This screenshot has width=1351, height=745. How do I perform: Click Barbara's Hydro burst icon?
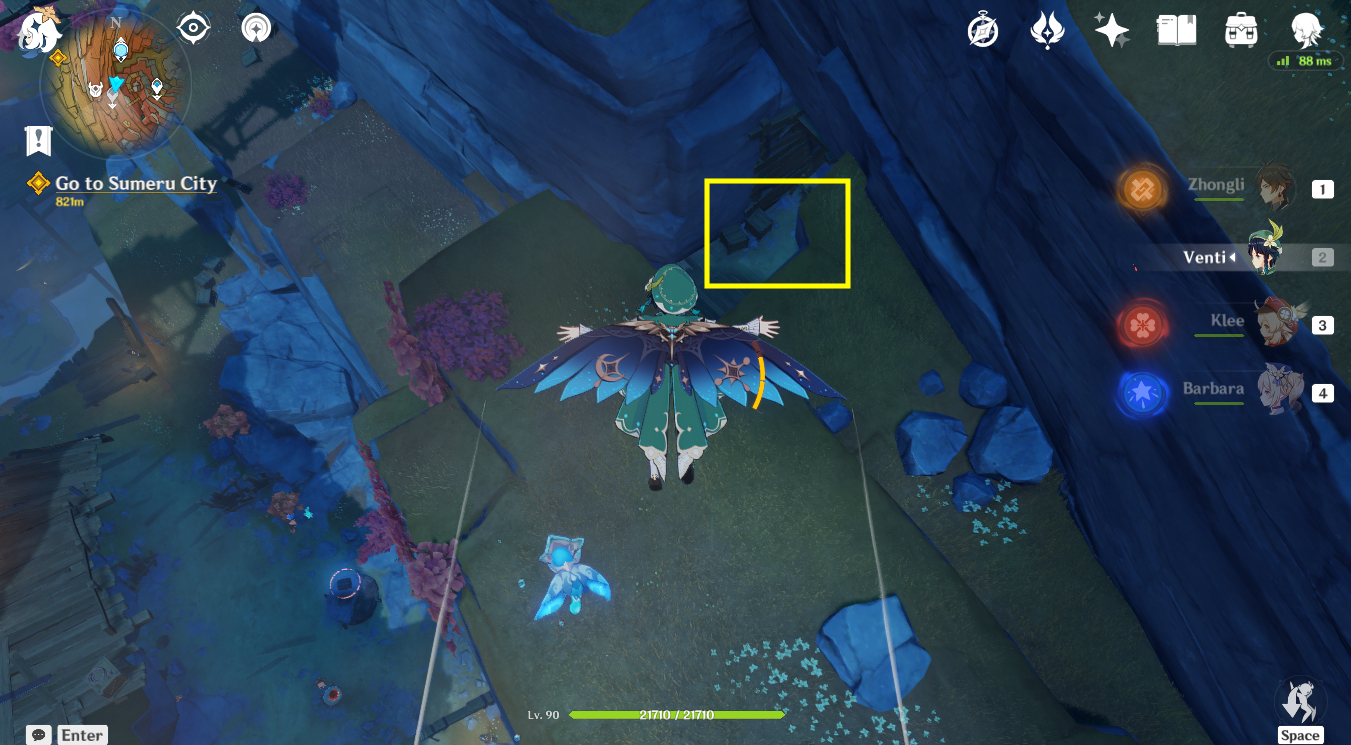click(1141, 392)
